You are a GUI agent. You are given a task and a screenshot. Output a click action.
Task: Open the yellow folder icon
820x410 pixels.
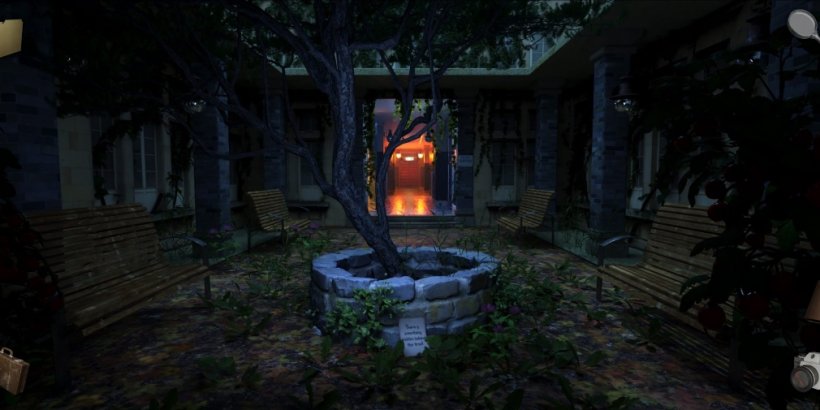point(9,38)
